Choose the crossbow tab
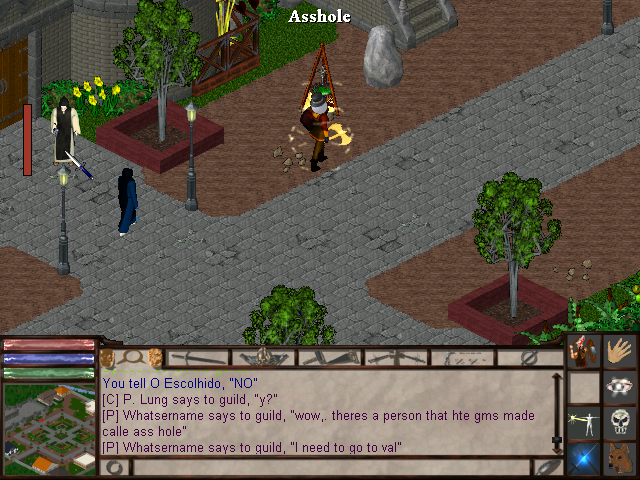 (x=394, y=357)
